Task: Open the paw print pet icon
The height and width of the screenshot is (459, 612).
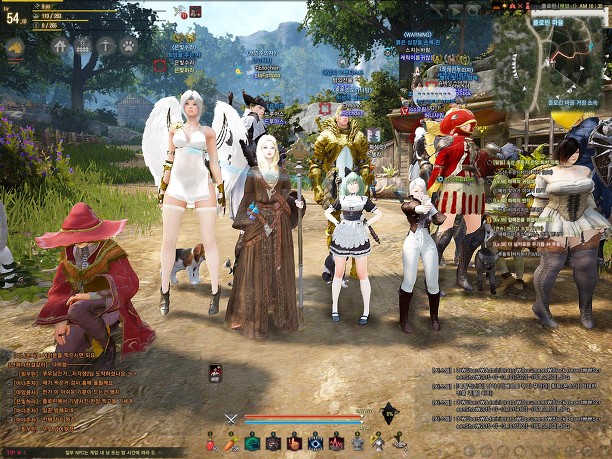Action: (x=128, y=46)
